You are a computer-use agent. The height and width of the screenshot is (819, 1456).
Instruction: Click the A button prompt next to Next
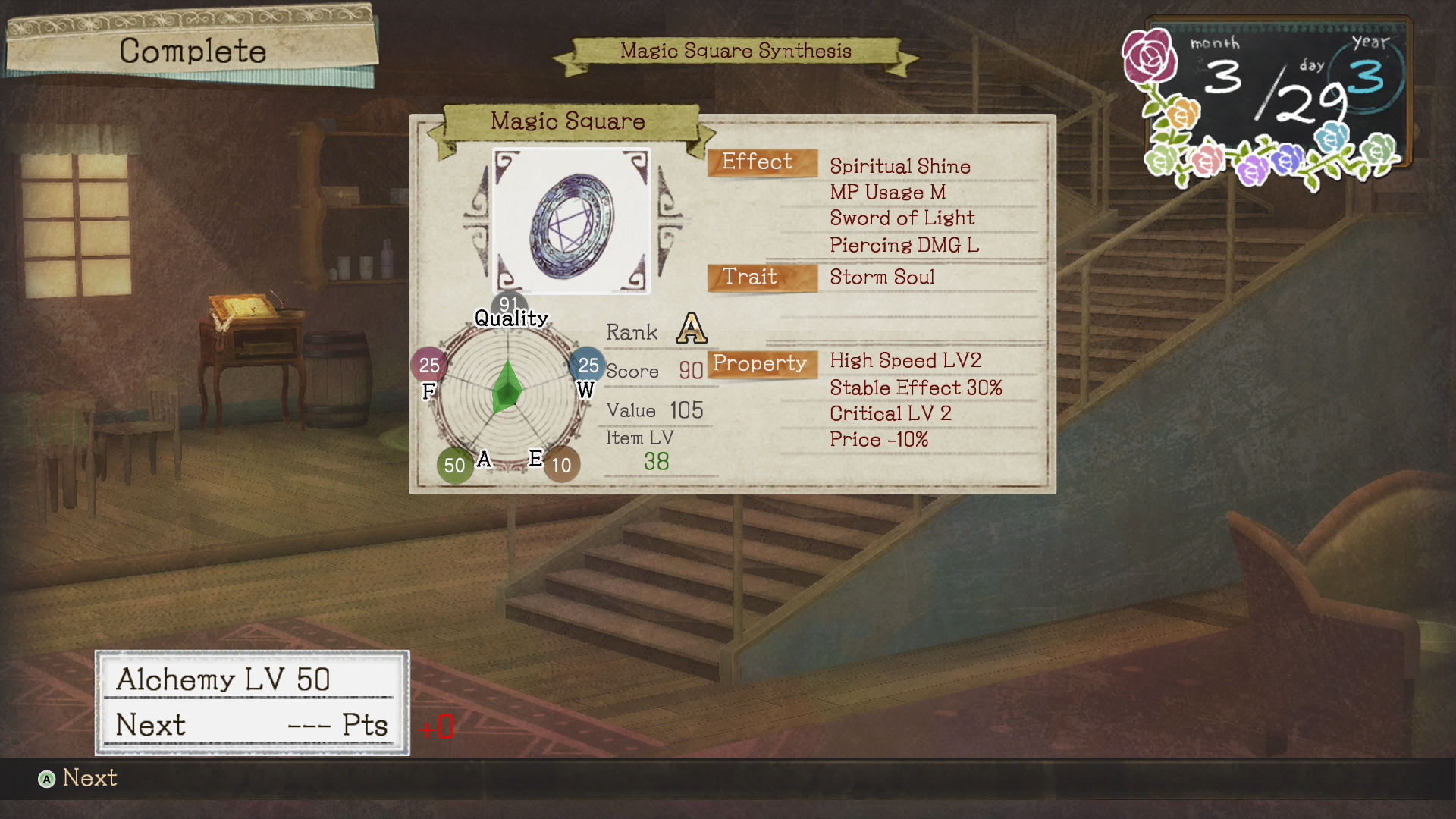click(x=47, y=778)
